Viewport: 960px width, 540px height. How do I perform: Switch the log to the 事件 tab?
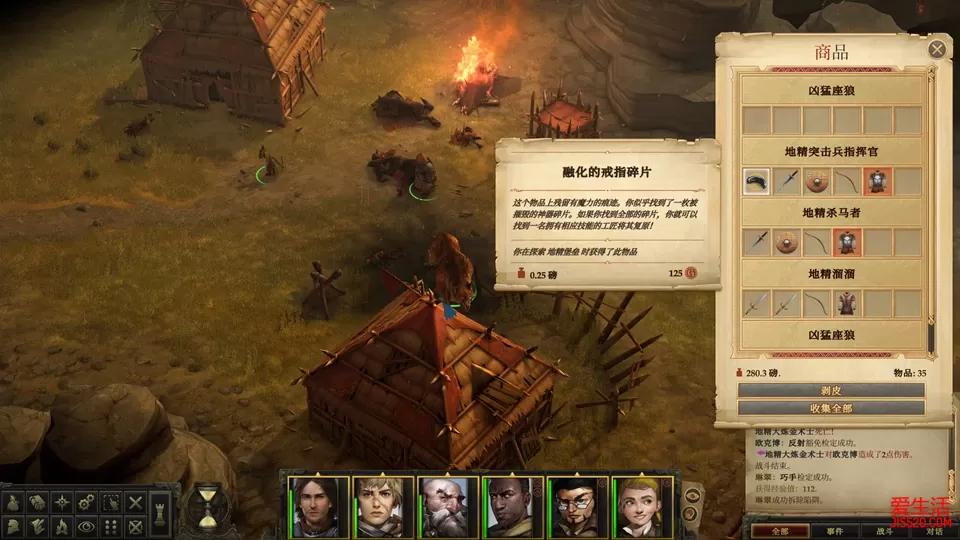[x=835, y=531]
